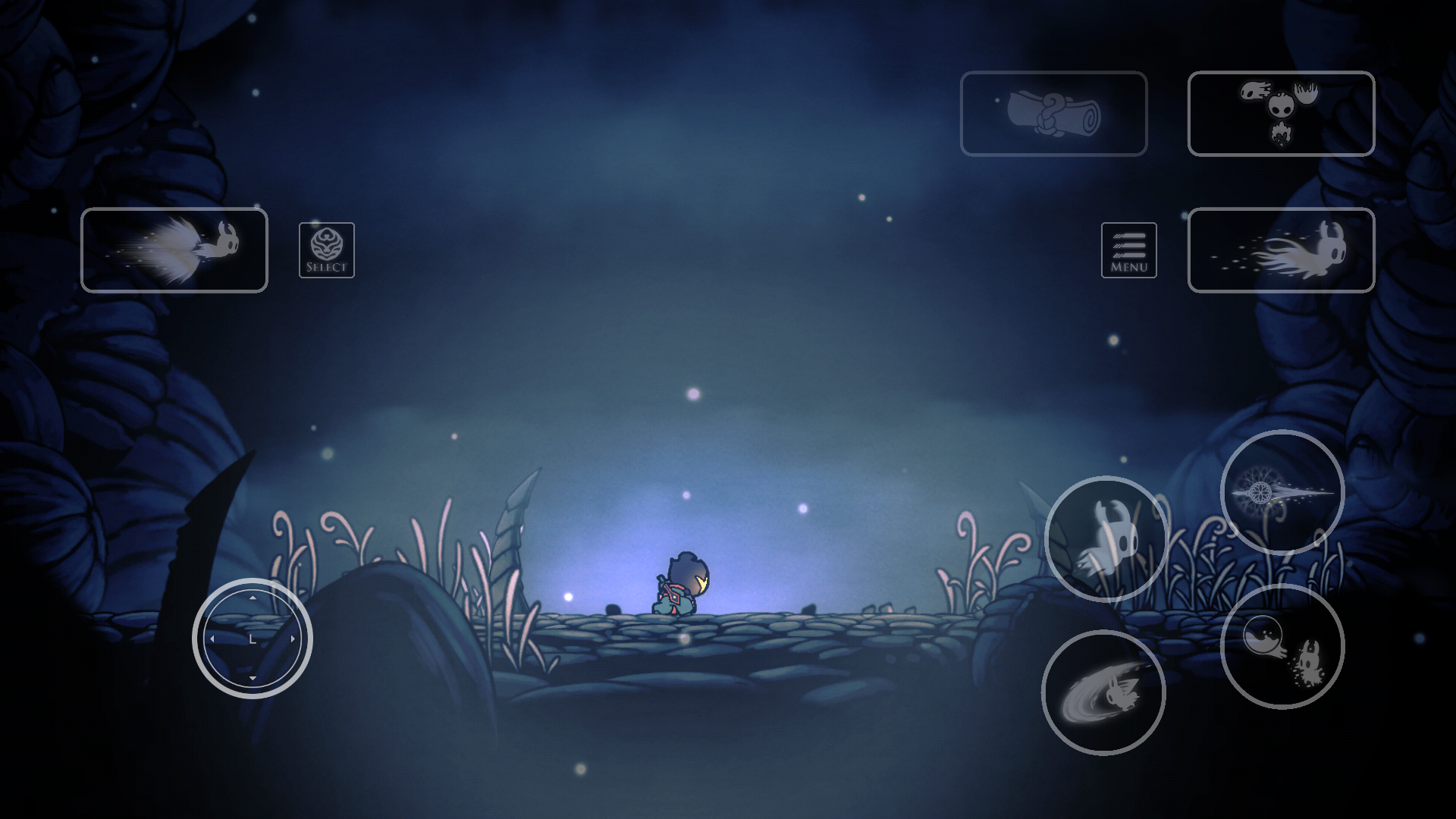Use the Dream Nail button

1282,492
